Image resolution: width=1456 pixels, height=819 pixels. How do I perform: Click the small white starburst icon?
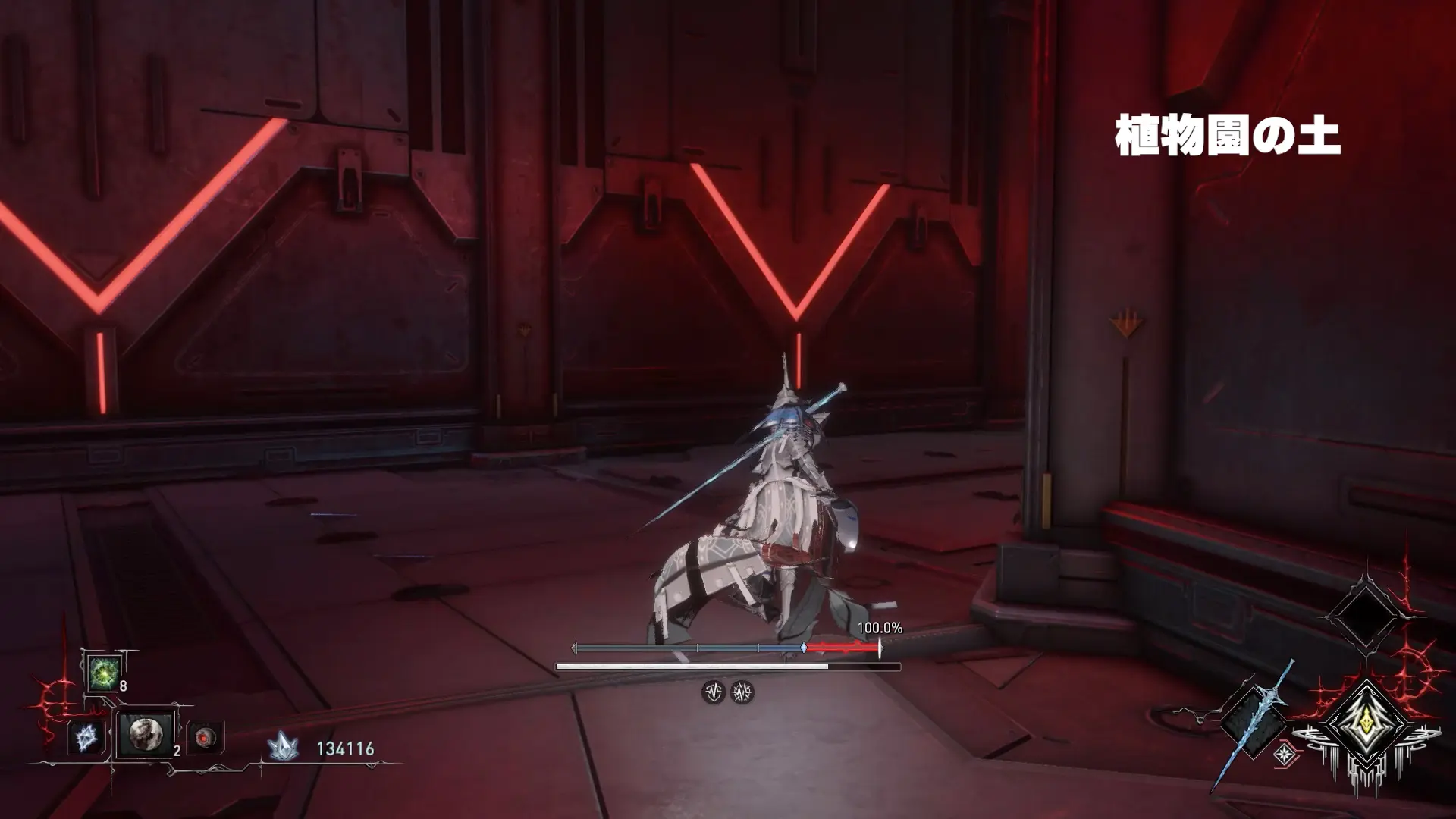coord(1284,754)
